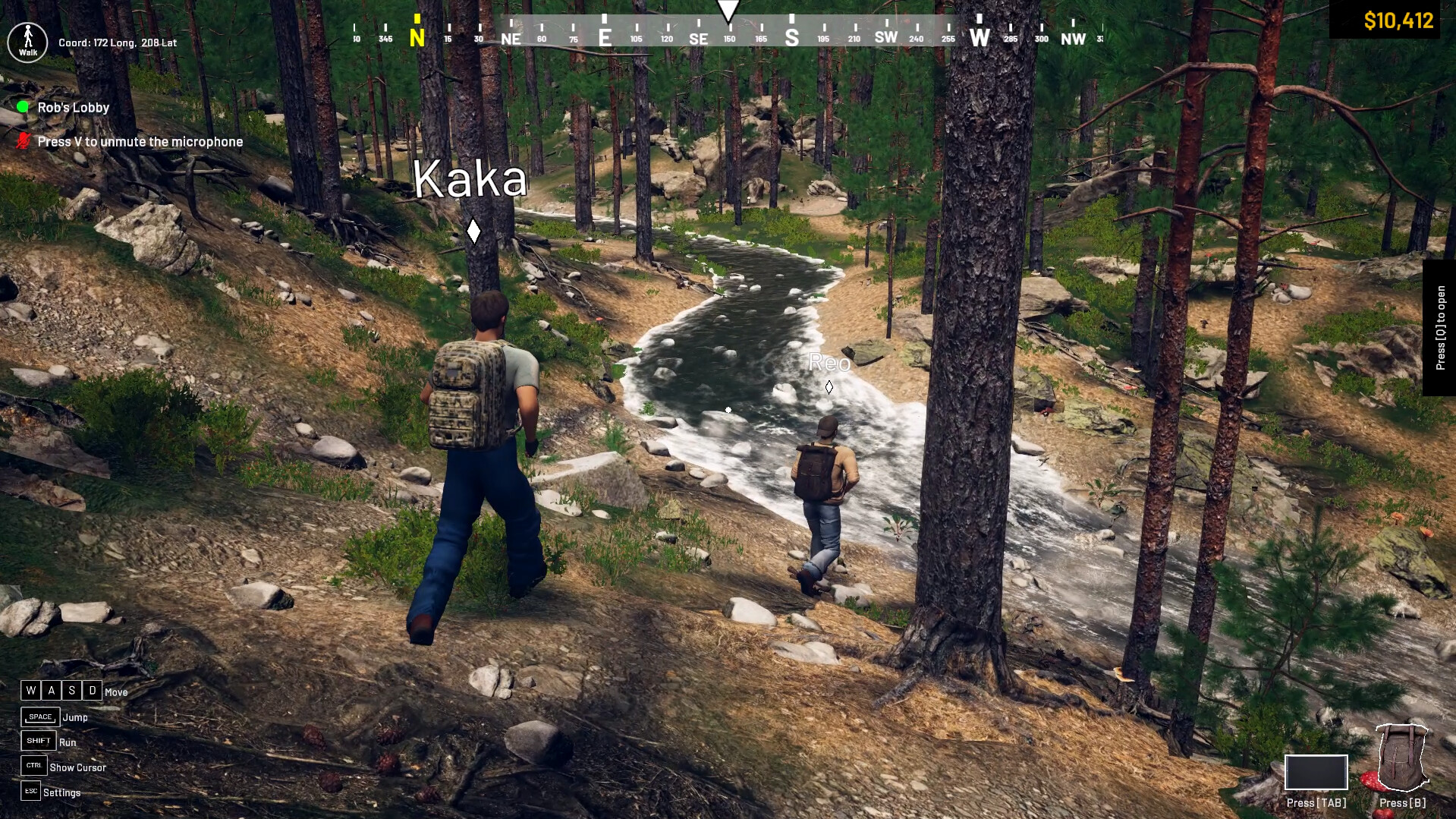Click the CTRL Show Cursor key icon
This screenshot has width=1456, height=819.
click(33, 767)
